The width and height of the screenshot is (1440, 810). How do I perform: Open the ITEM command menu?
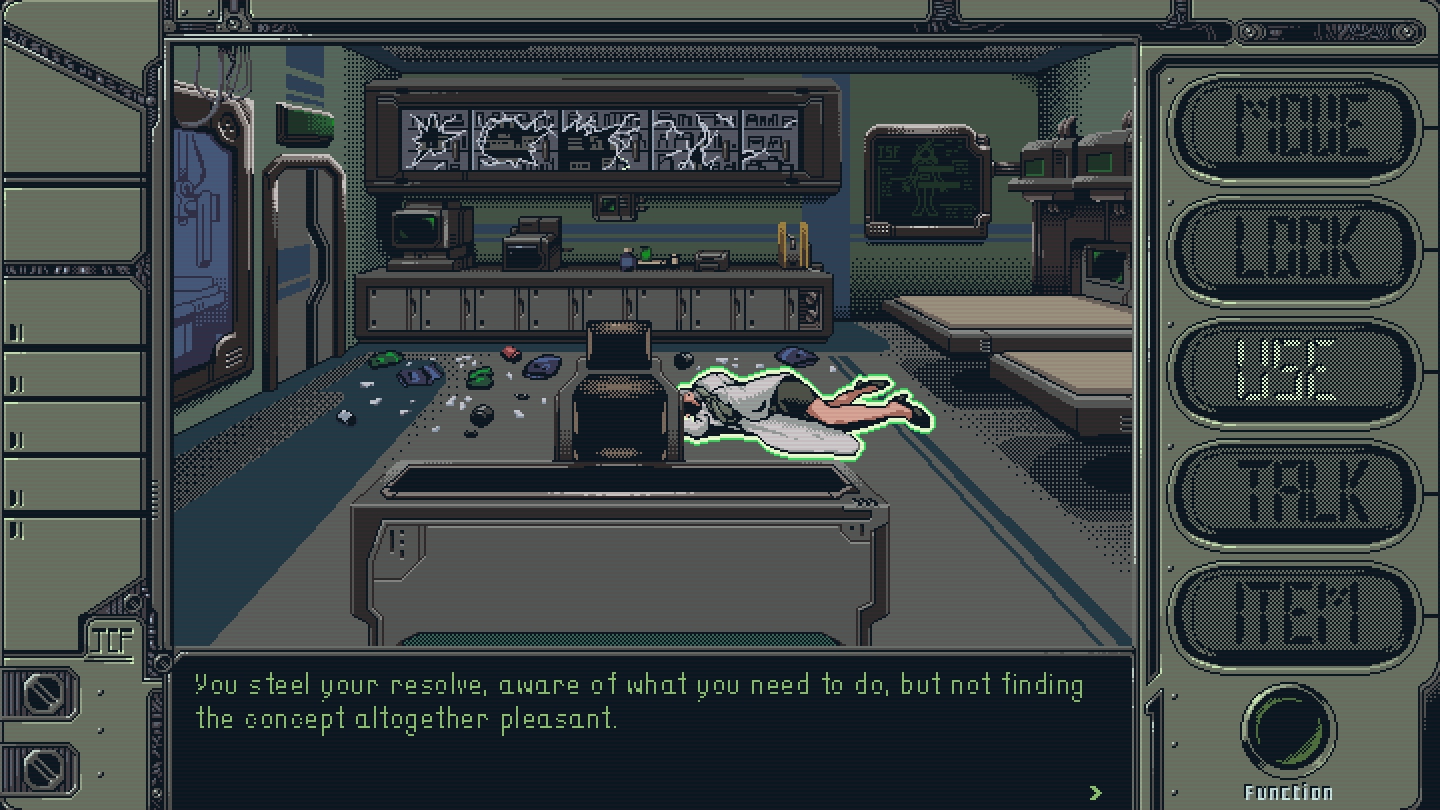point(1294,616)
